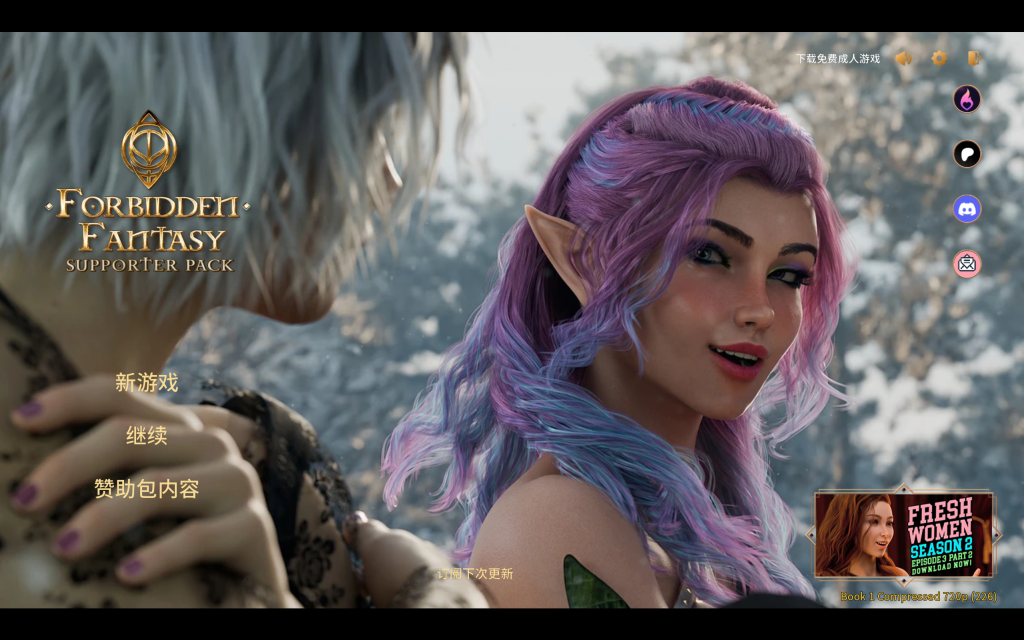Image resolution: width=1024 pixels, height=640 pixels.
Task: Exit the game with the door icon
Action: click(x=973, y=58)
